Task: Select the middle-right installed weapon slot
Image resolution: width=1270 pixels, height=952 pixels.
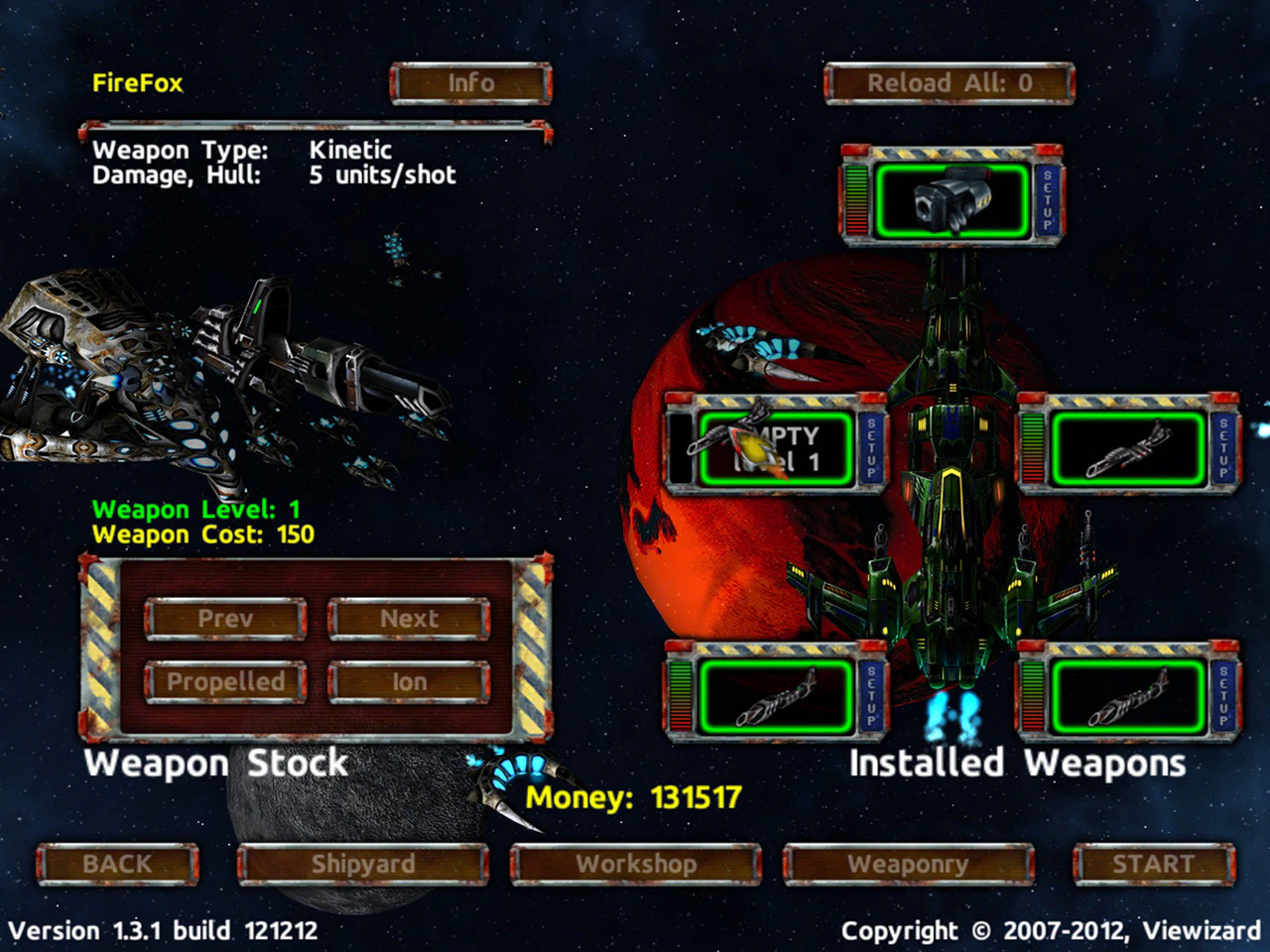Action: [1127, 449]
